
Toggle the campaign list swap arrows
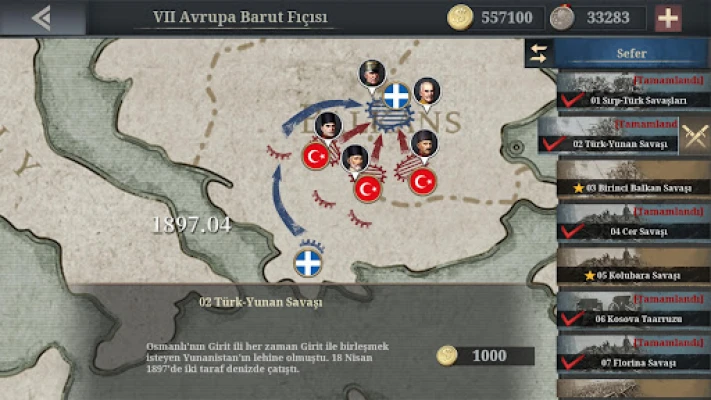[x=539, y=54]
